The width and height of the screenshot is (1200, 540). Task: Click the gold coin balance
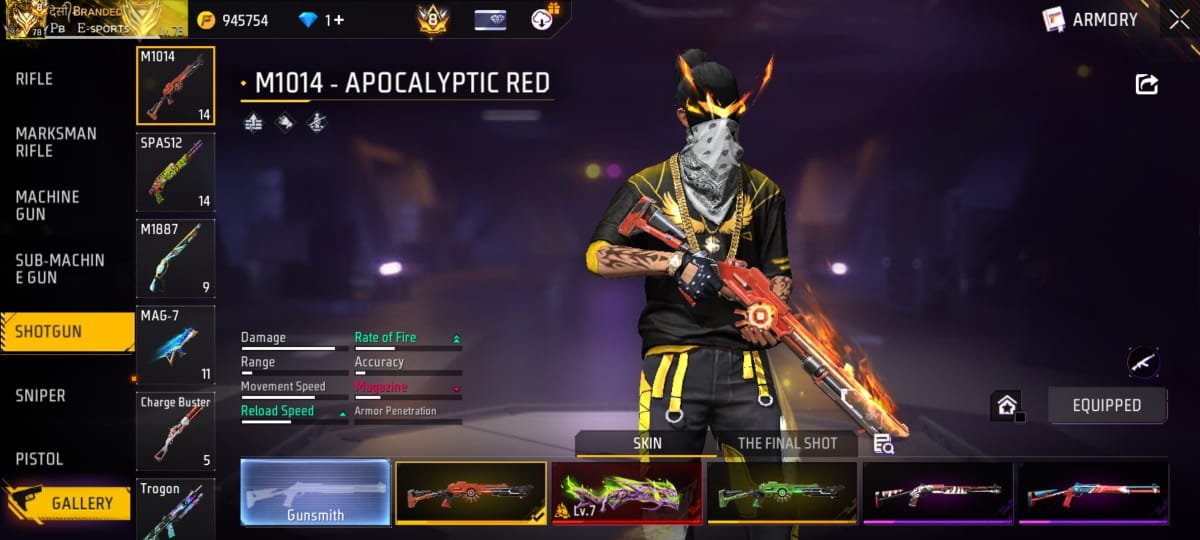(x=234, y=20)
